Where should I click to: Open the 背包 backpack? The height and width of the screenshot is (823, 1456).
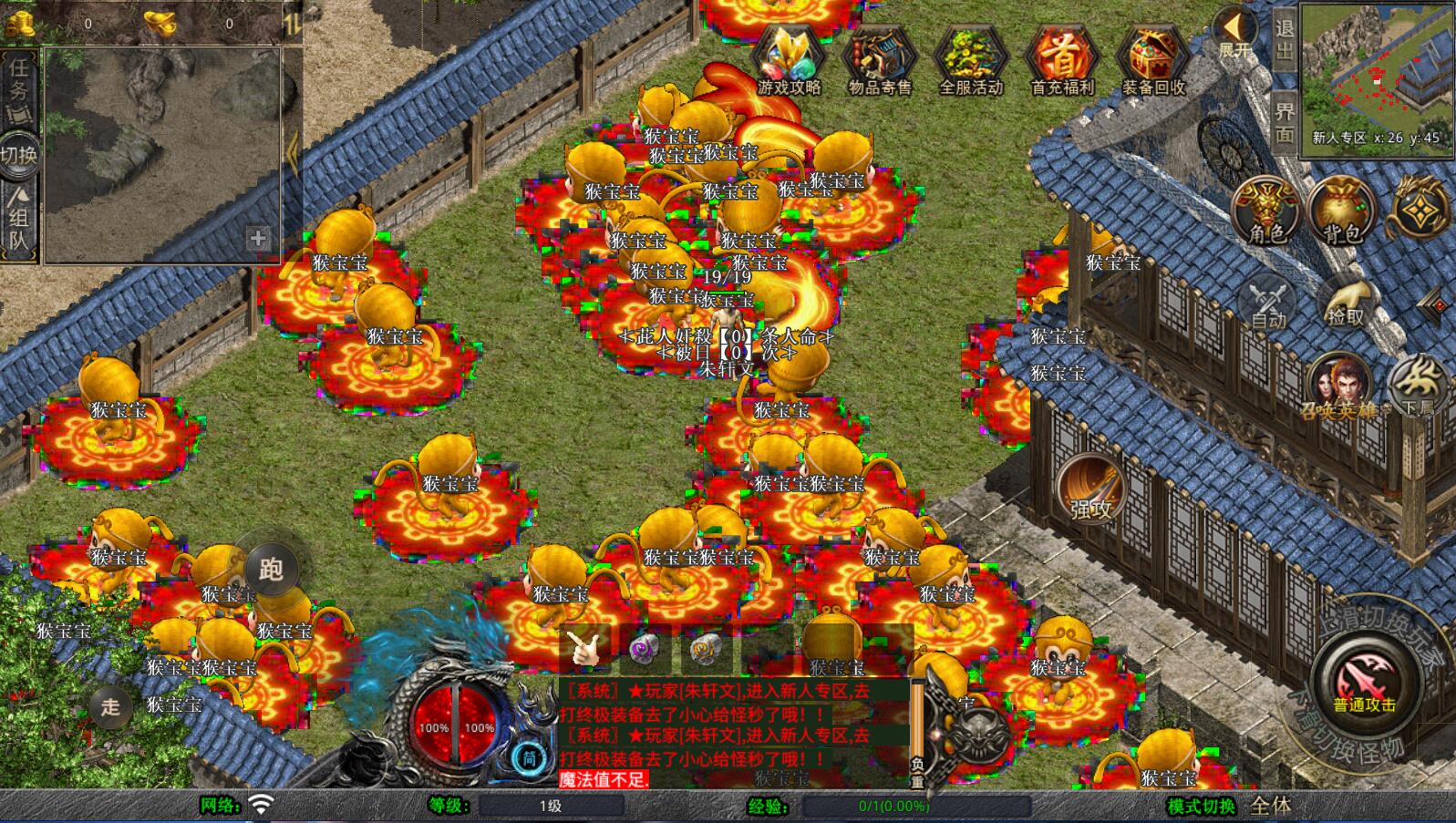[x=1341, y=211]
